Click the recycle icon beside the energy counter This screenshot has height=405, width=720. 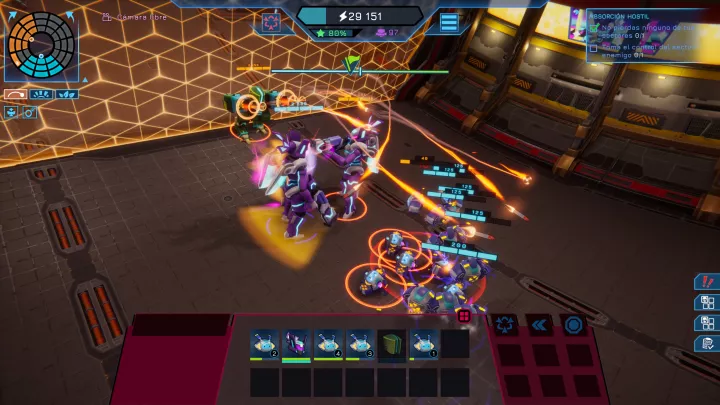(x=271, y=22)
